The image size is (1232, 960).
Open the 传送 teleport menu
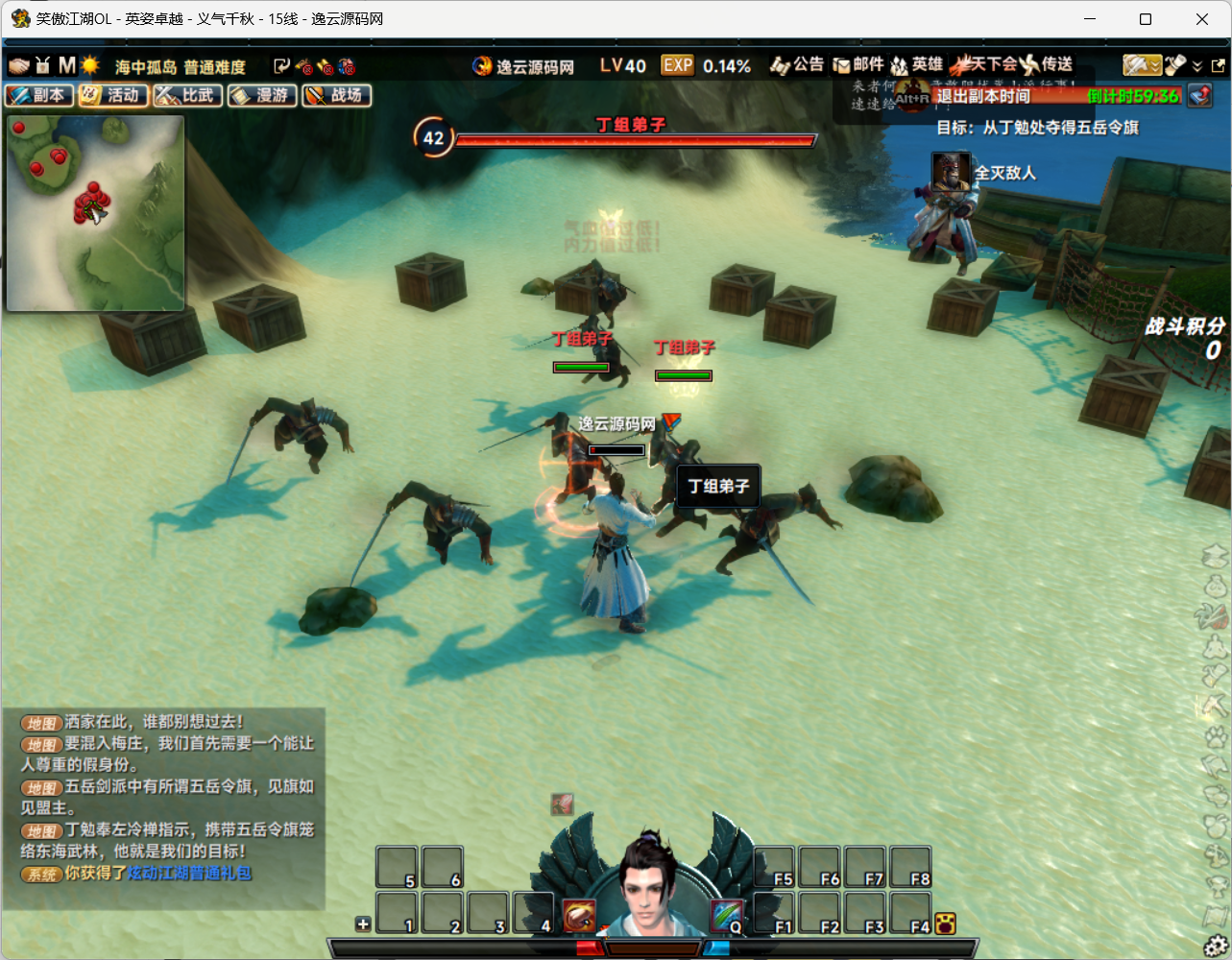click(x=1047, y=65)
